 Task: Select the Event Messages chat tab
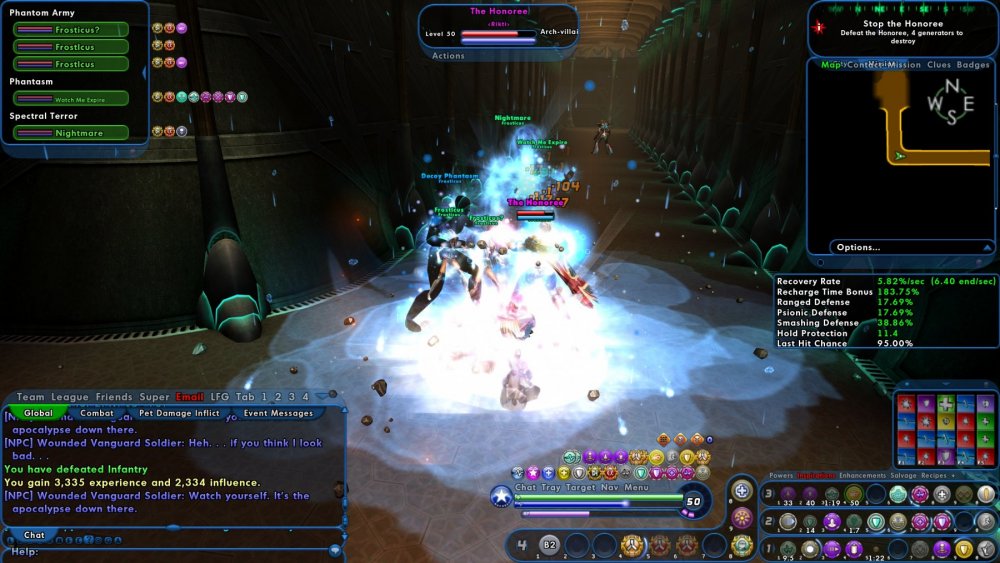coord(278,413)
